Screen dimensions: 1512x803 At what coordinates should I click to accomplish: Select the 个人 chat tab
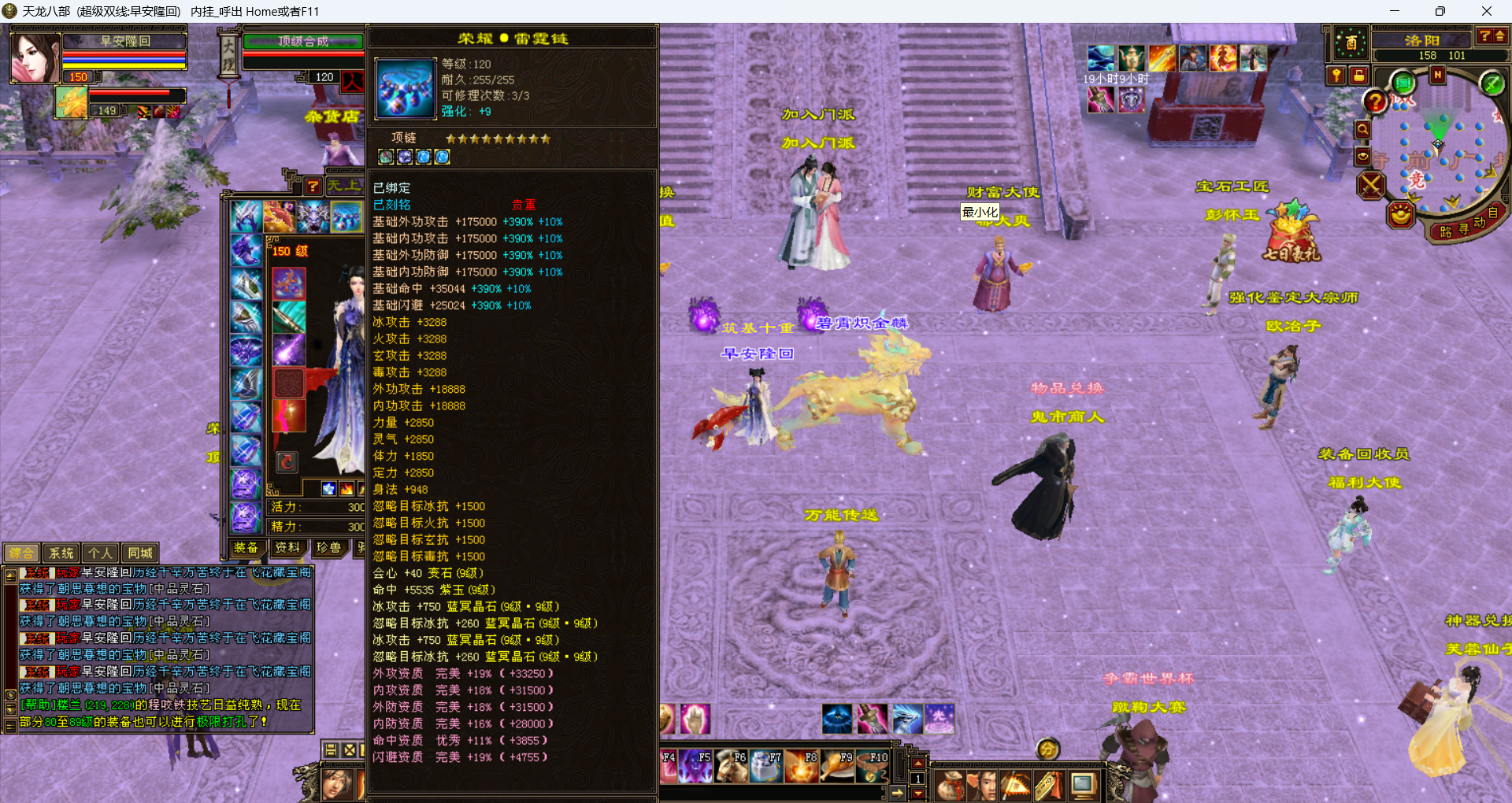(x=101, y=553)
